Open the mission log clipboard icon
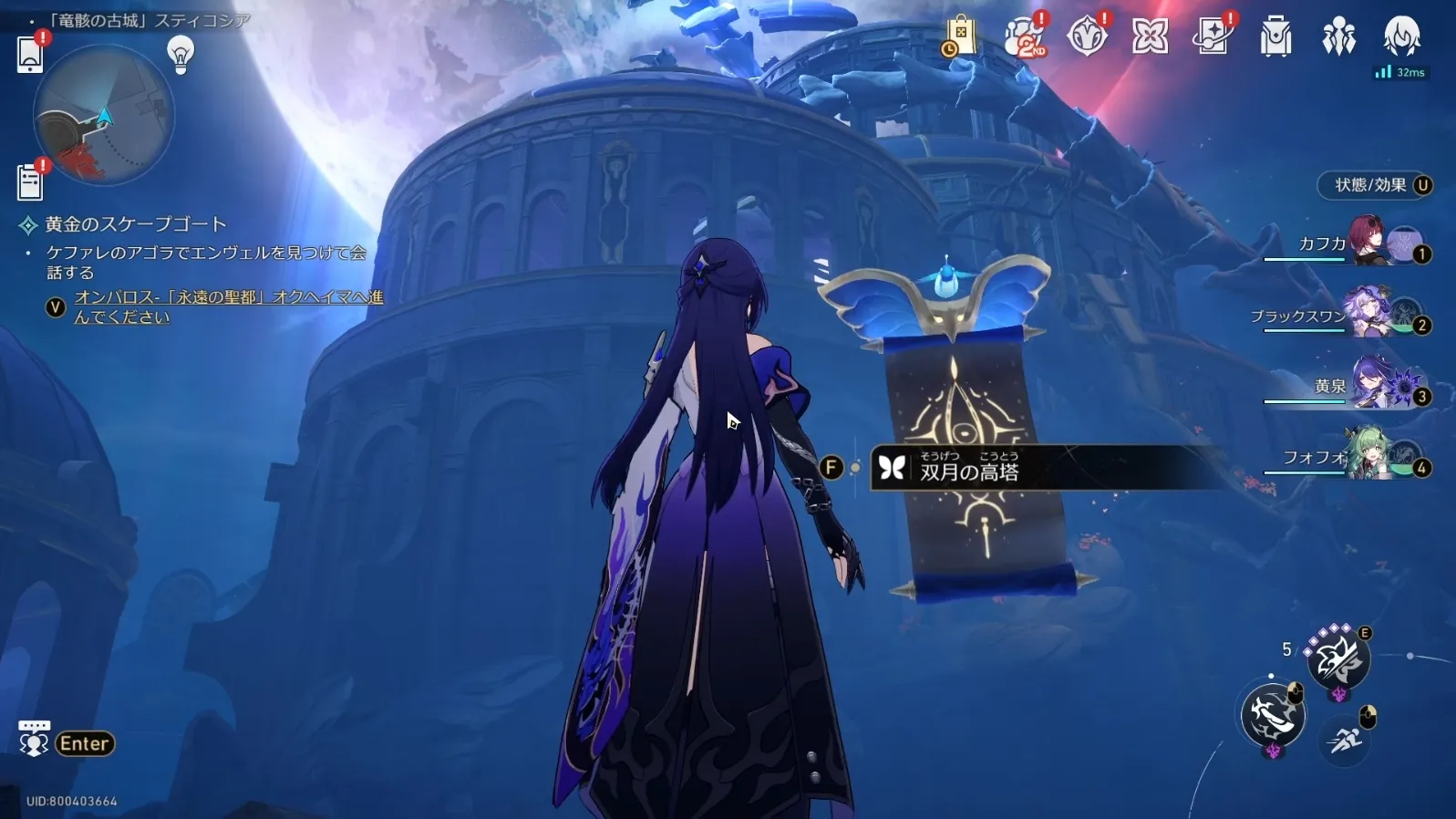The height and width of the screenshot is (819, 1456). 29,182
